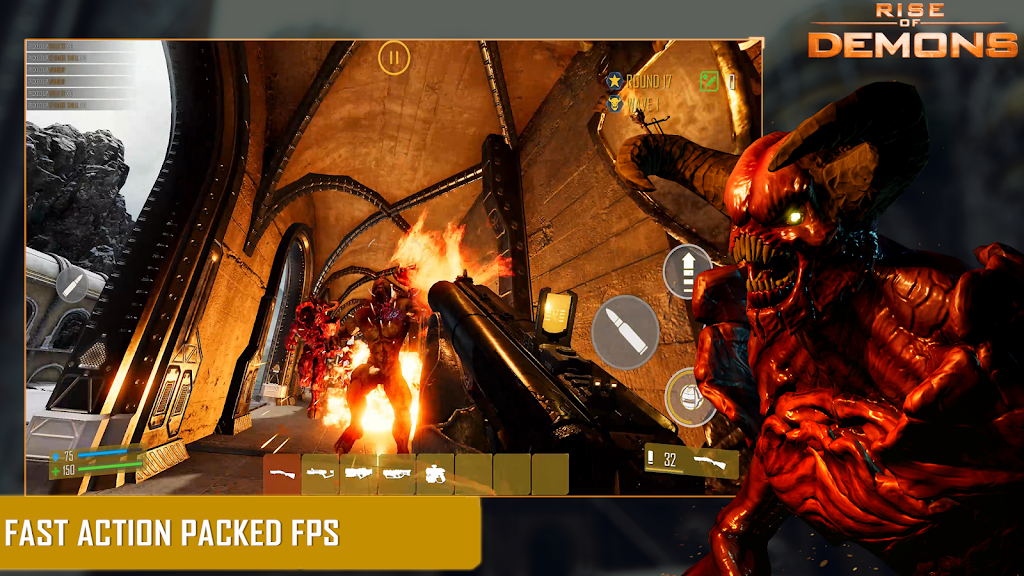Equip the weapon in the third hotbar slot

[359, 474]
